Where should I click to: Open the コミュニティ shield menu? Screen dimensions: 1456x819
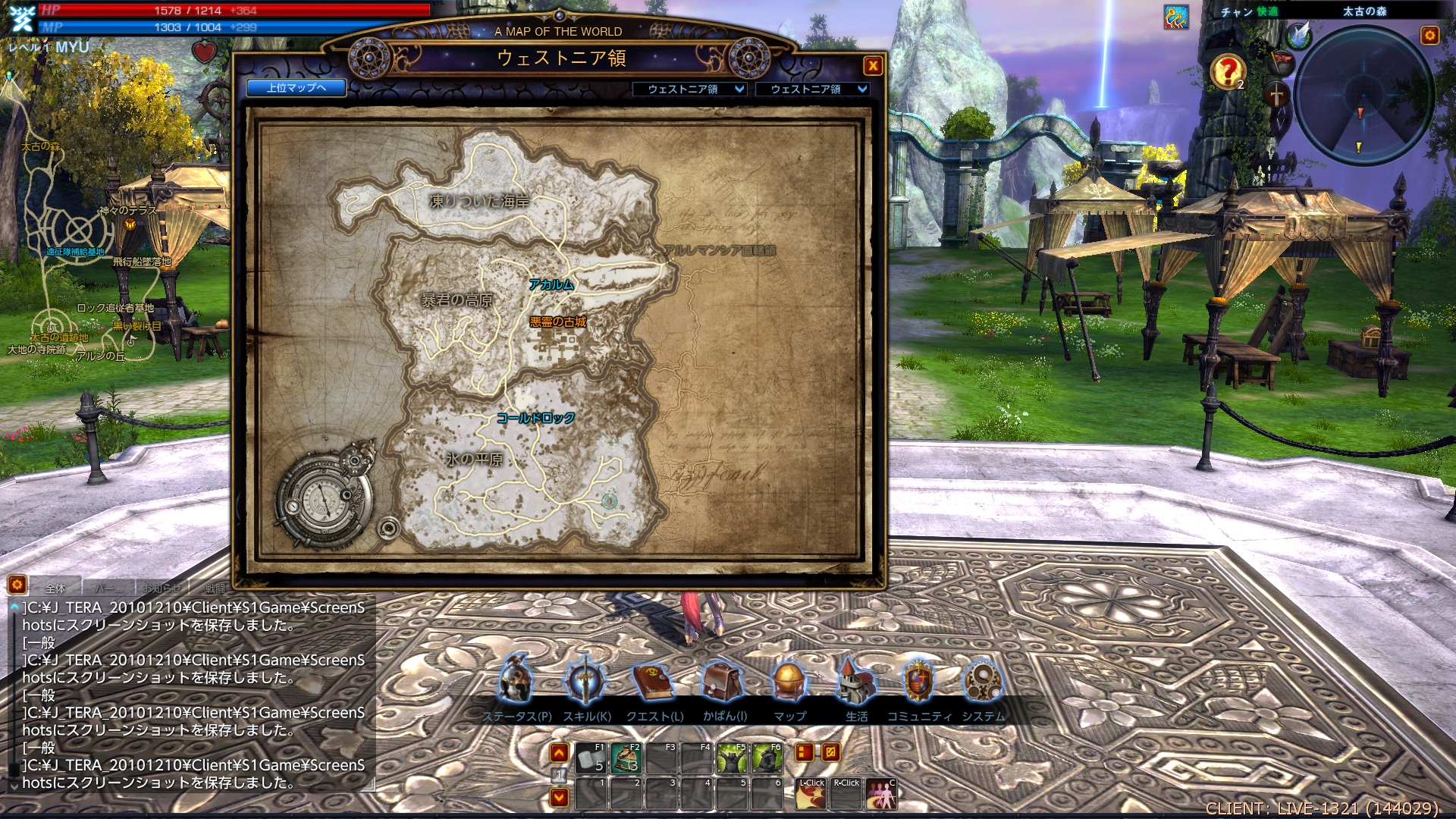pos(918,681)
